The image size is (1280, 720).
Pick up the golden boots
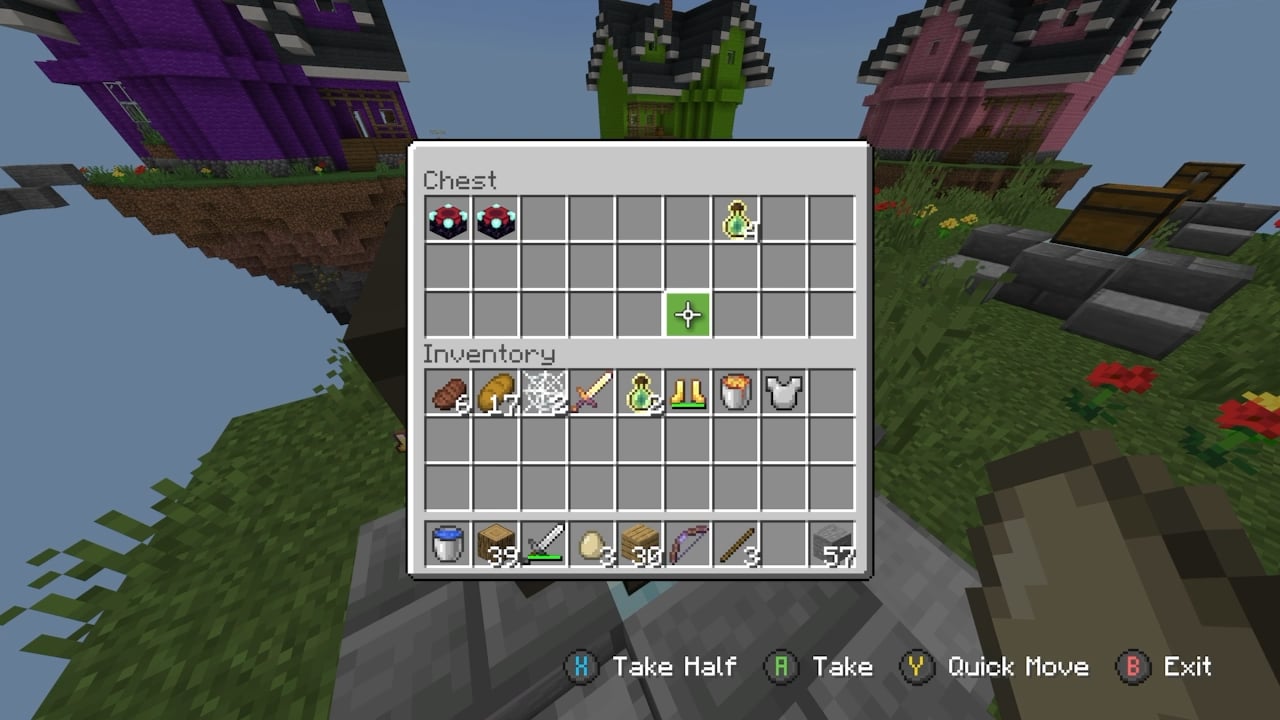[688, 393]
